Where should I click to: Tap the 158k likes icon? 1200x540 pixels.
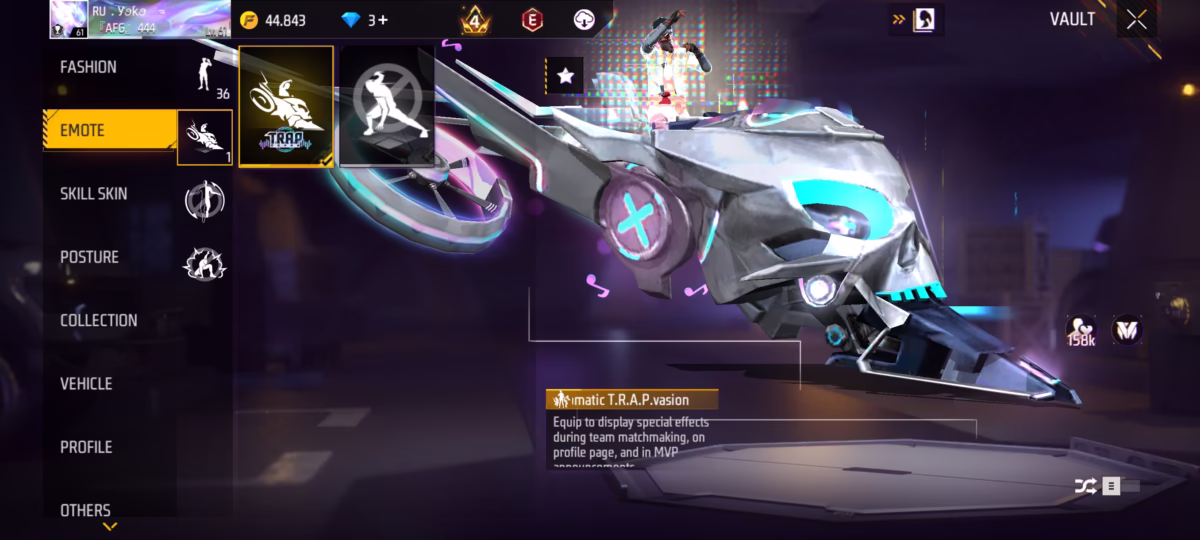point(1080,331)
